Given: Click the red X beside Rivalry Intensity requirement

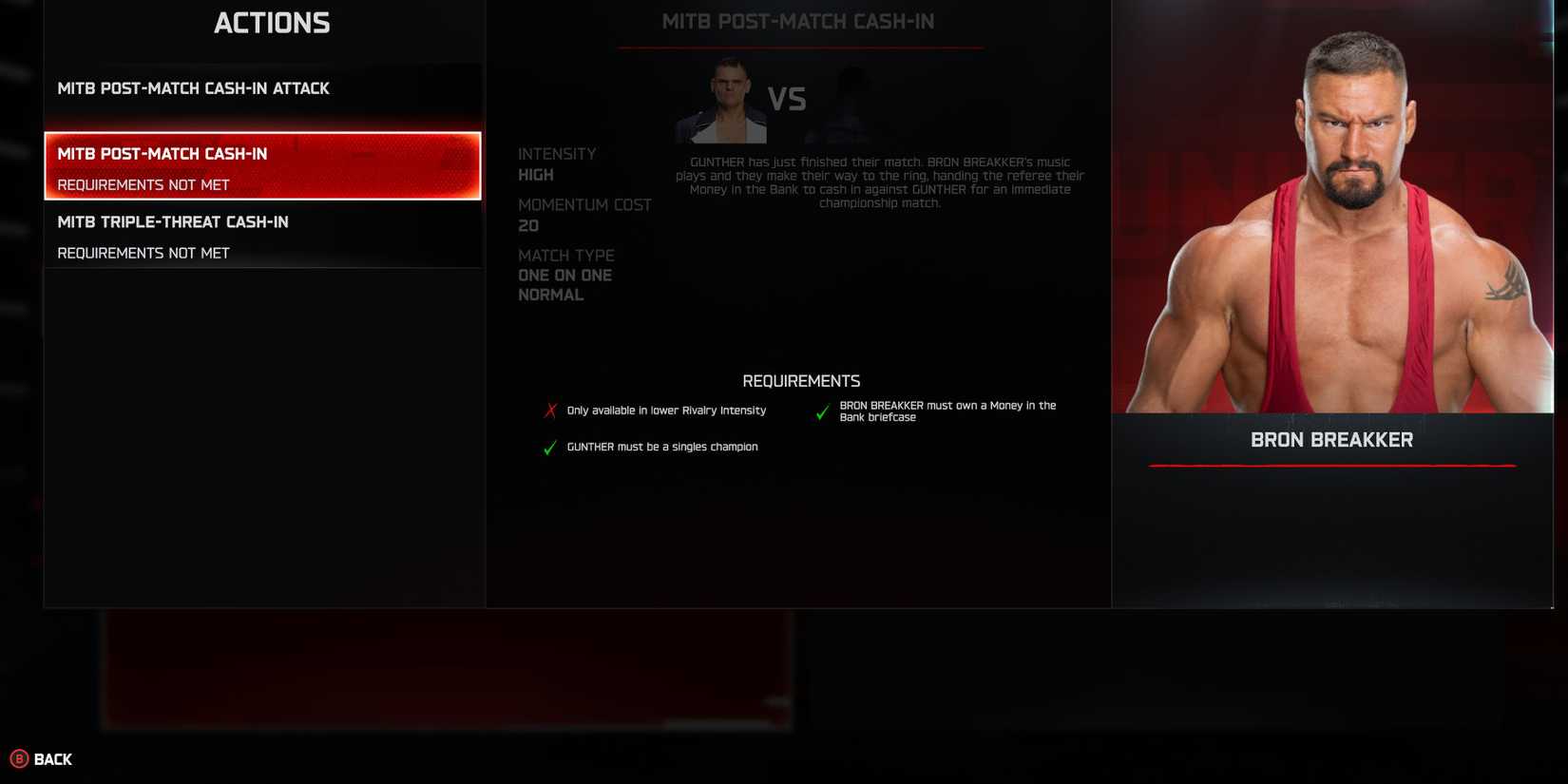Looking at the screenshot, I should click(x=549, y=410).
